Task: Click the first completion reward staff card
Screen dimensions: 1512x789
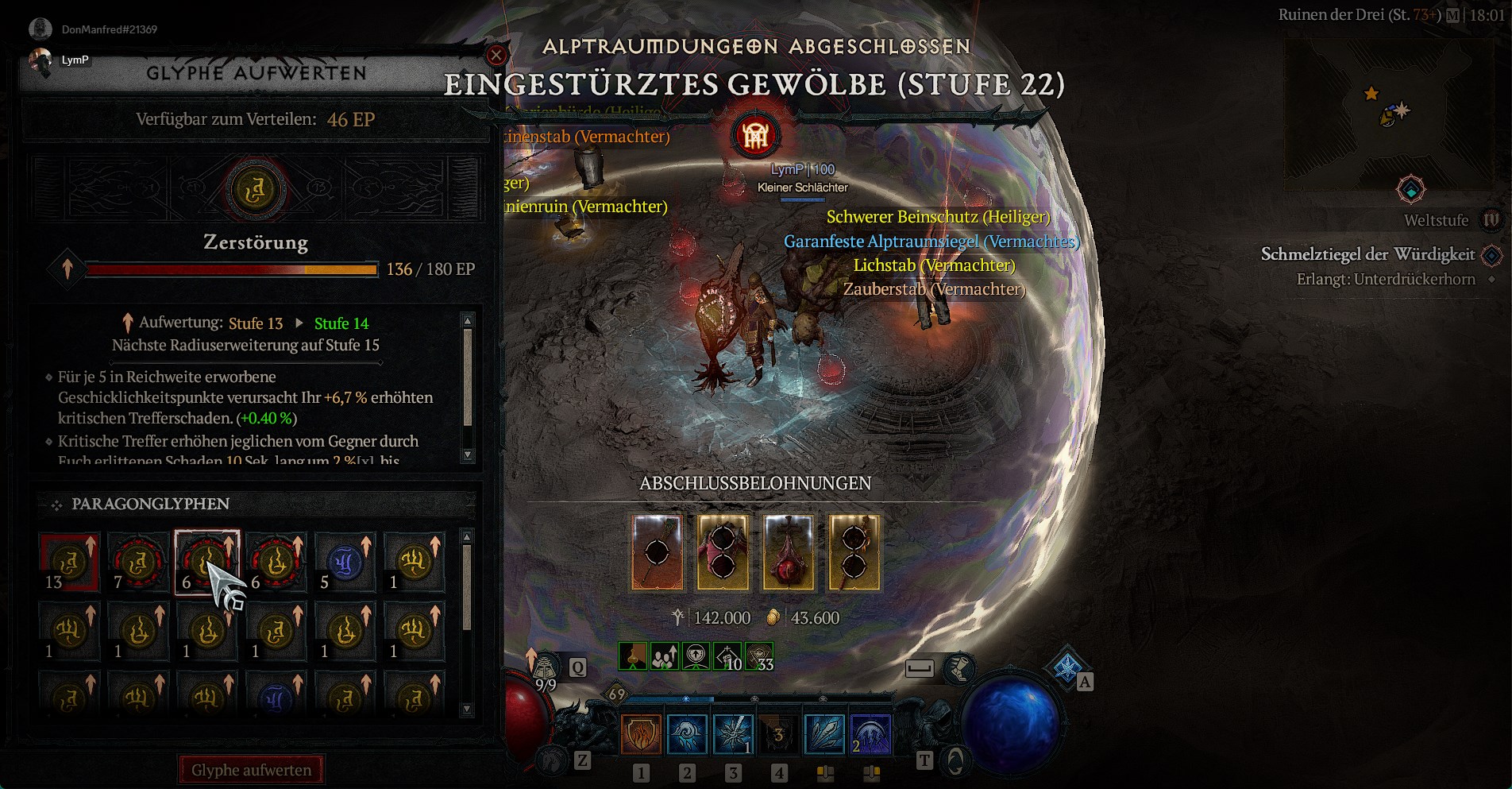Action: pyautogui.click(x=657, y=553)
